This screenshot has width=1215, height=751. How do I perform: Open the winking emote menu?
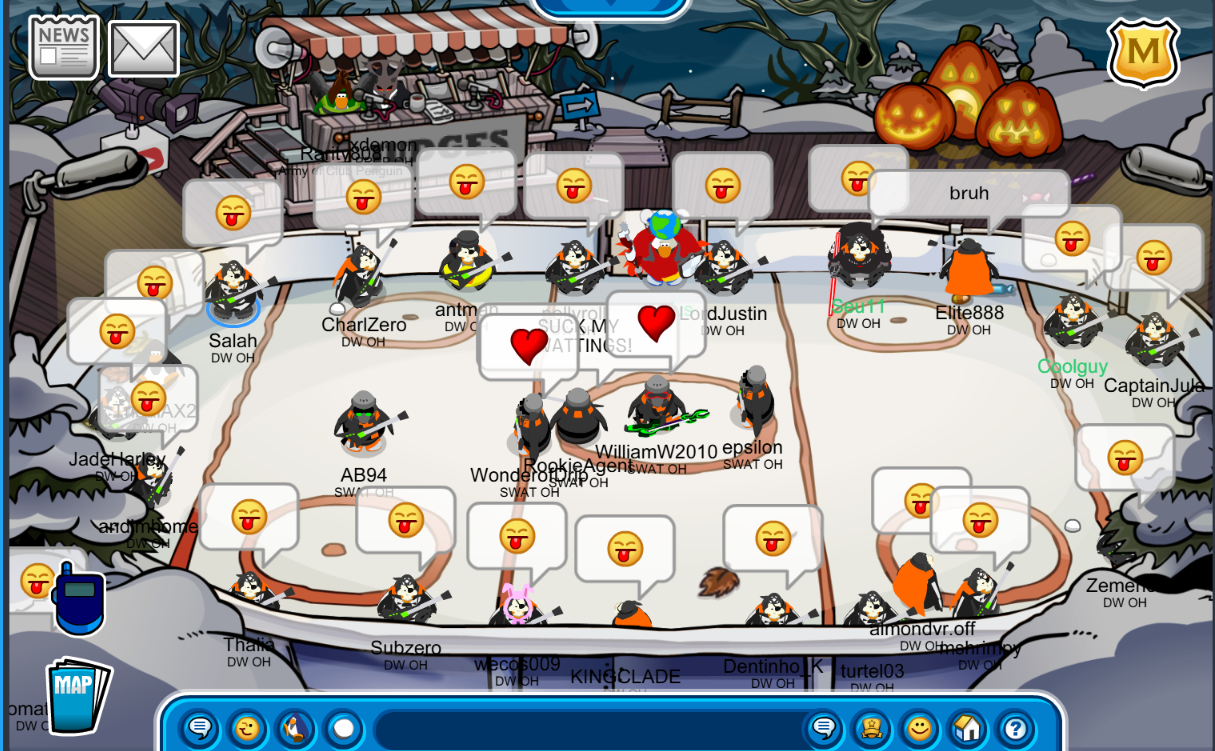[x=248, y=727]
